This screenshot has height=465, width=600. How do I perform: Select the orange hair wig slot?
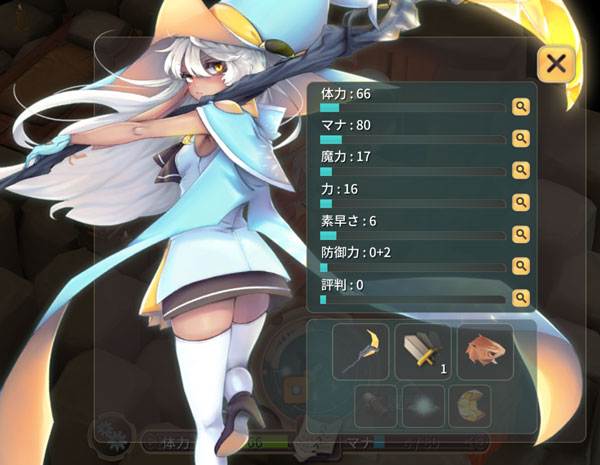click(x=485, y=351)
